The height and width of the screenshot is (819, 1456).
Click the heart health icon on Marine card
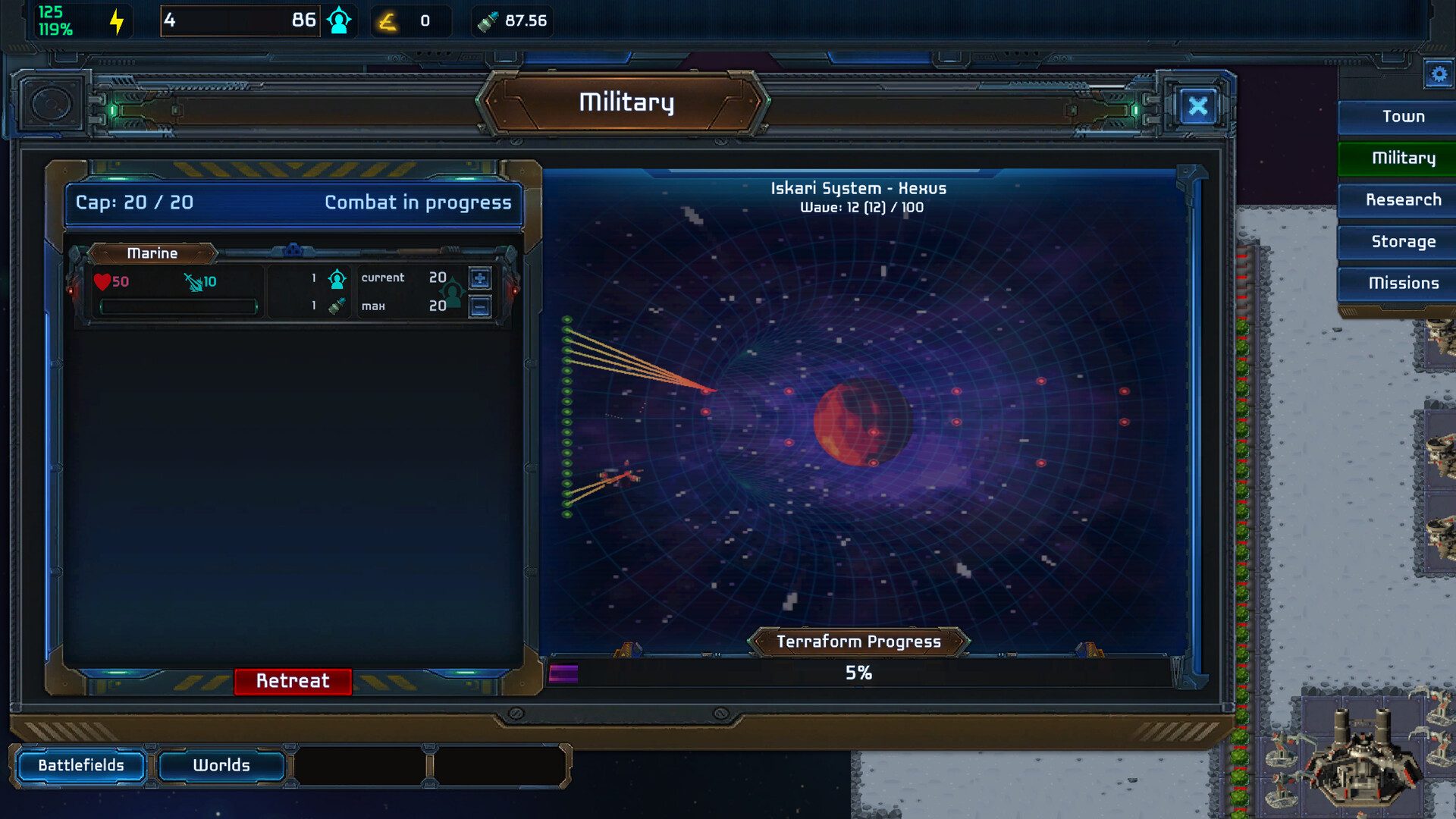[103, 281]
